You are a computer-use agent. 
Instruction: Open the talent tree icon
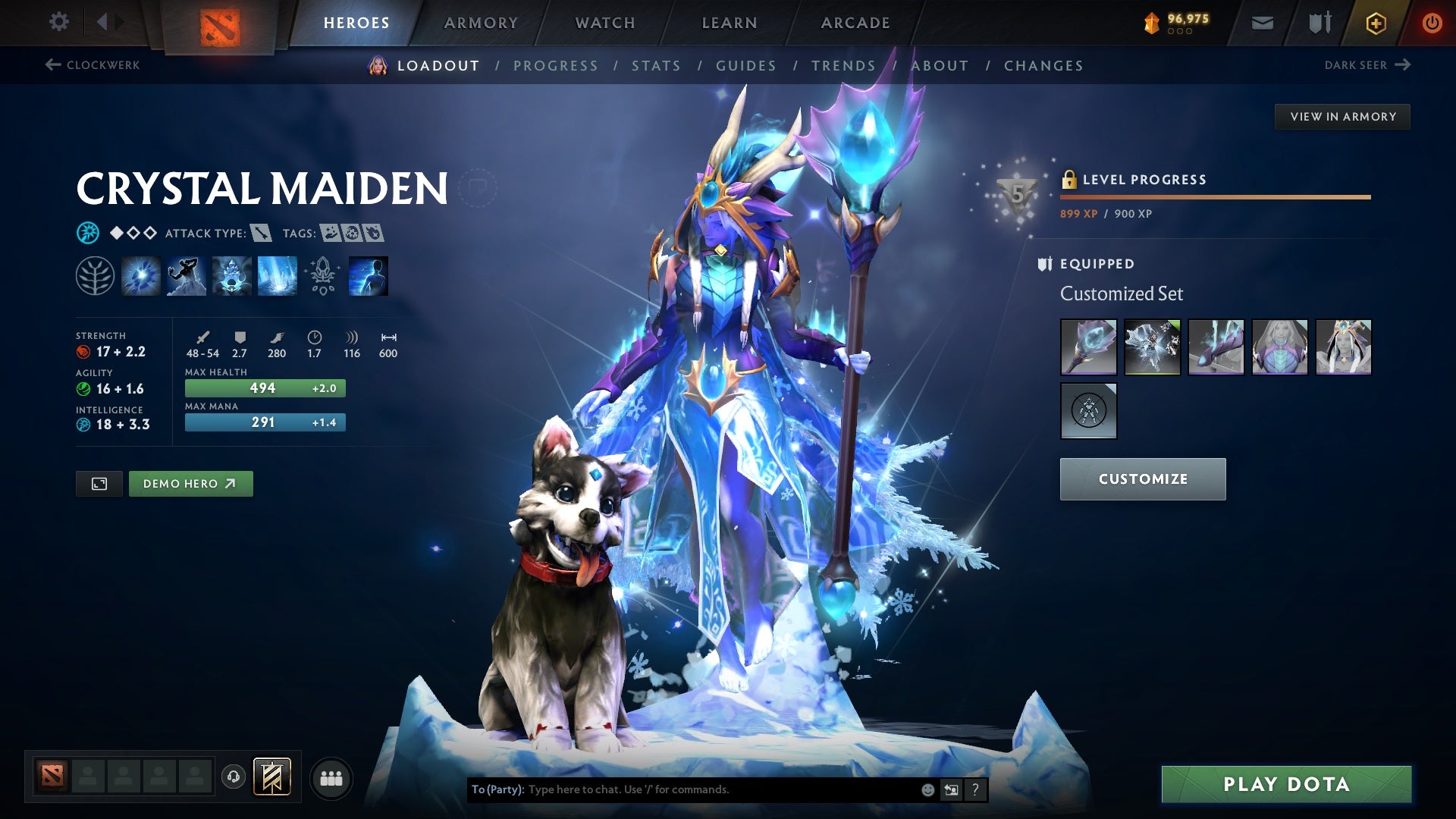click(94, 275)
